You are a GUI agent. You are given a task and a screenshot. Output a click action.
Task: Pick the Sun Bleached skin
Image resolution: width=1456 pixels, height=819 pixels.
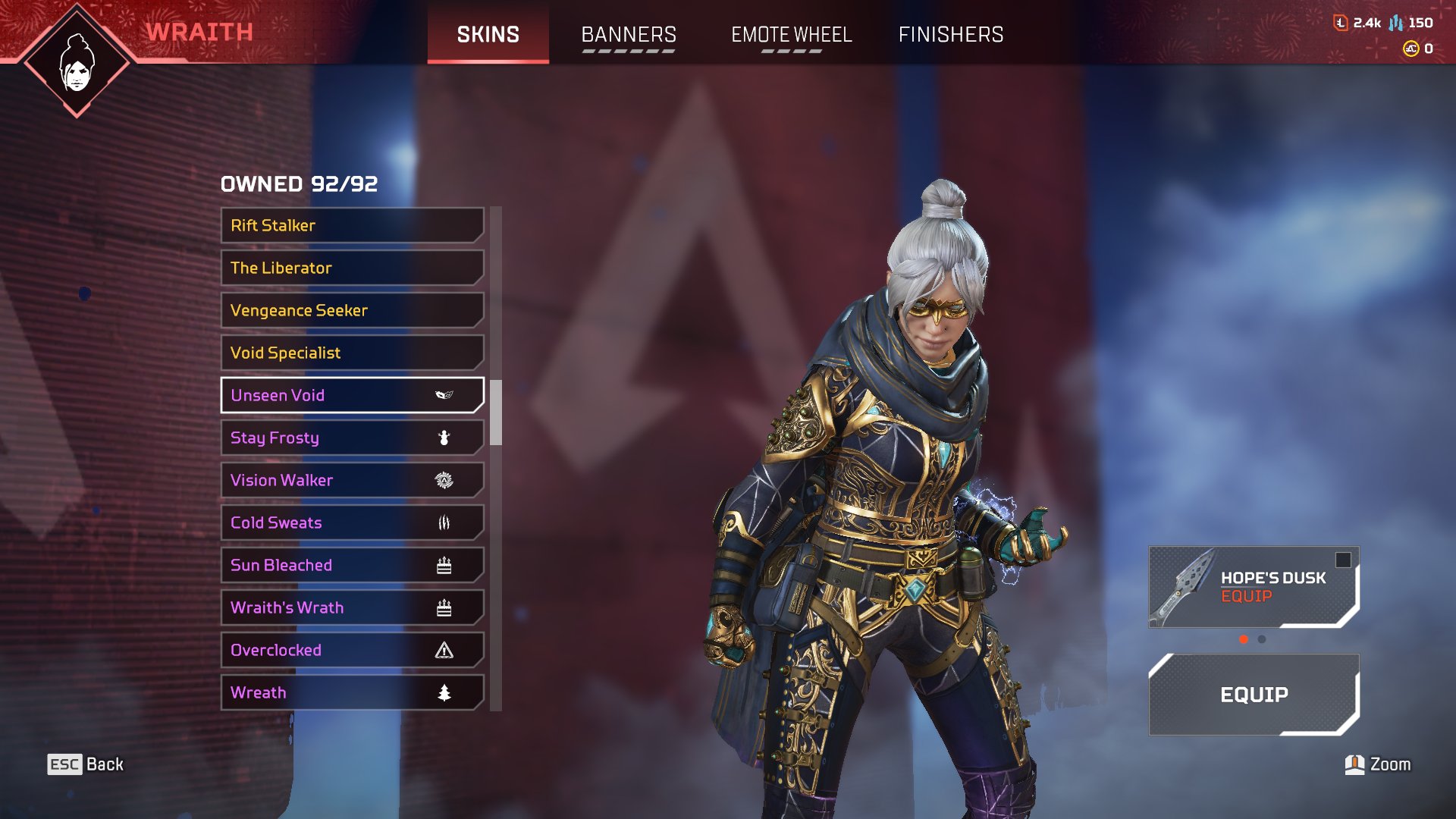click(x=352, y=565)
